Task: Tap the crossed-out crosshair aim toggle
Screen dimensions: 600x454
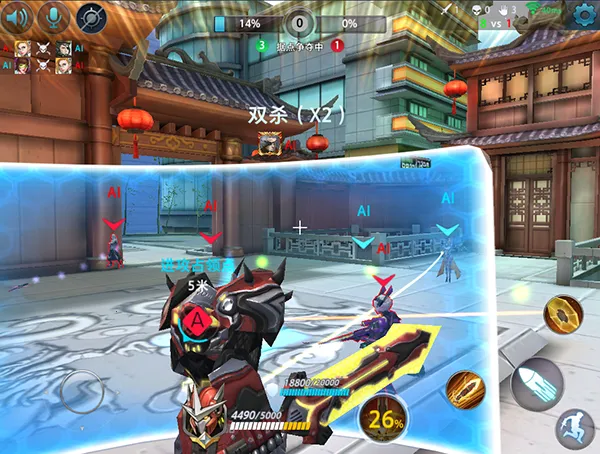Action: (91, 17)
